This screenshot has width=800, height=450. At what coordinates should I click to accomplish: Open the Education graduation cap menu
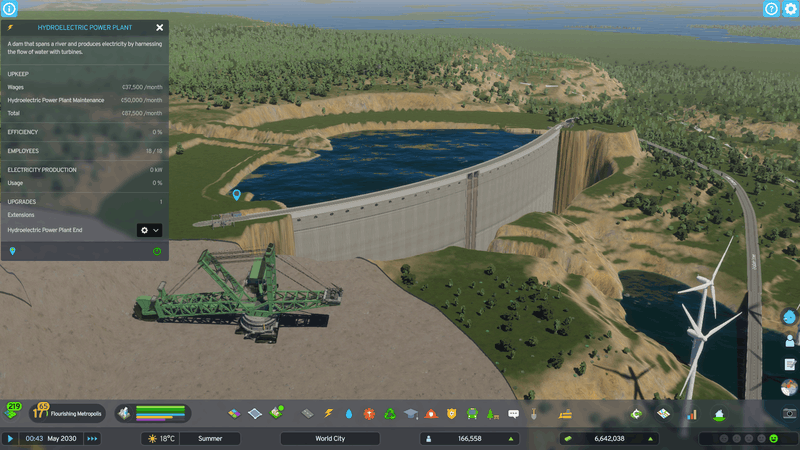[x=410, y=413]
